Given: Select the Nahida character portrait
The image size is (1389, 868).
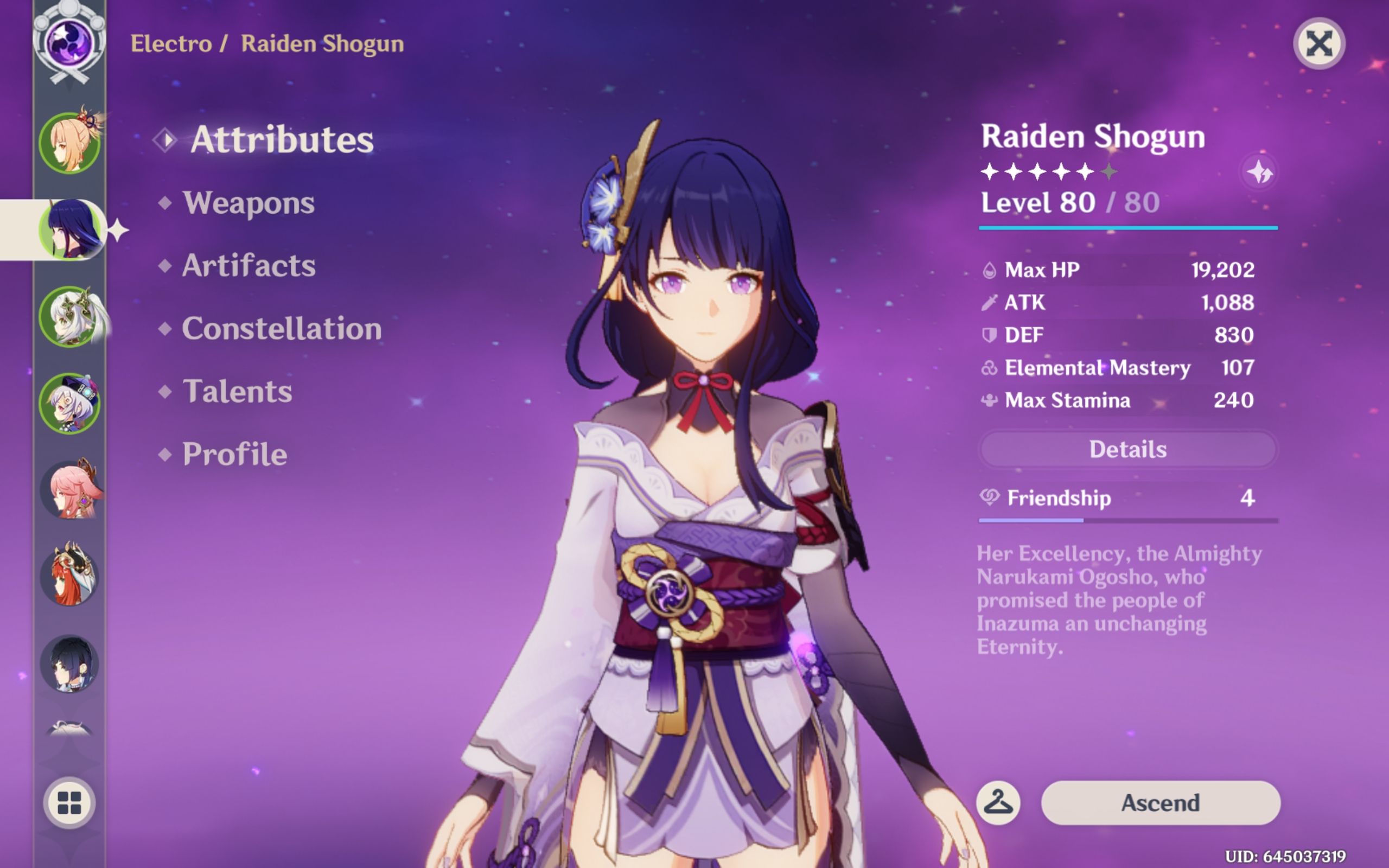Looking at the screenshot, I should (x=70, y=317).
